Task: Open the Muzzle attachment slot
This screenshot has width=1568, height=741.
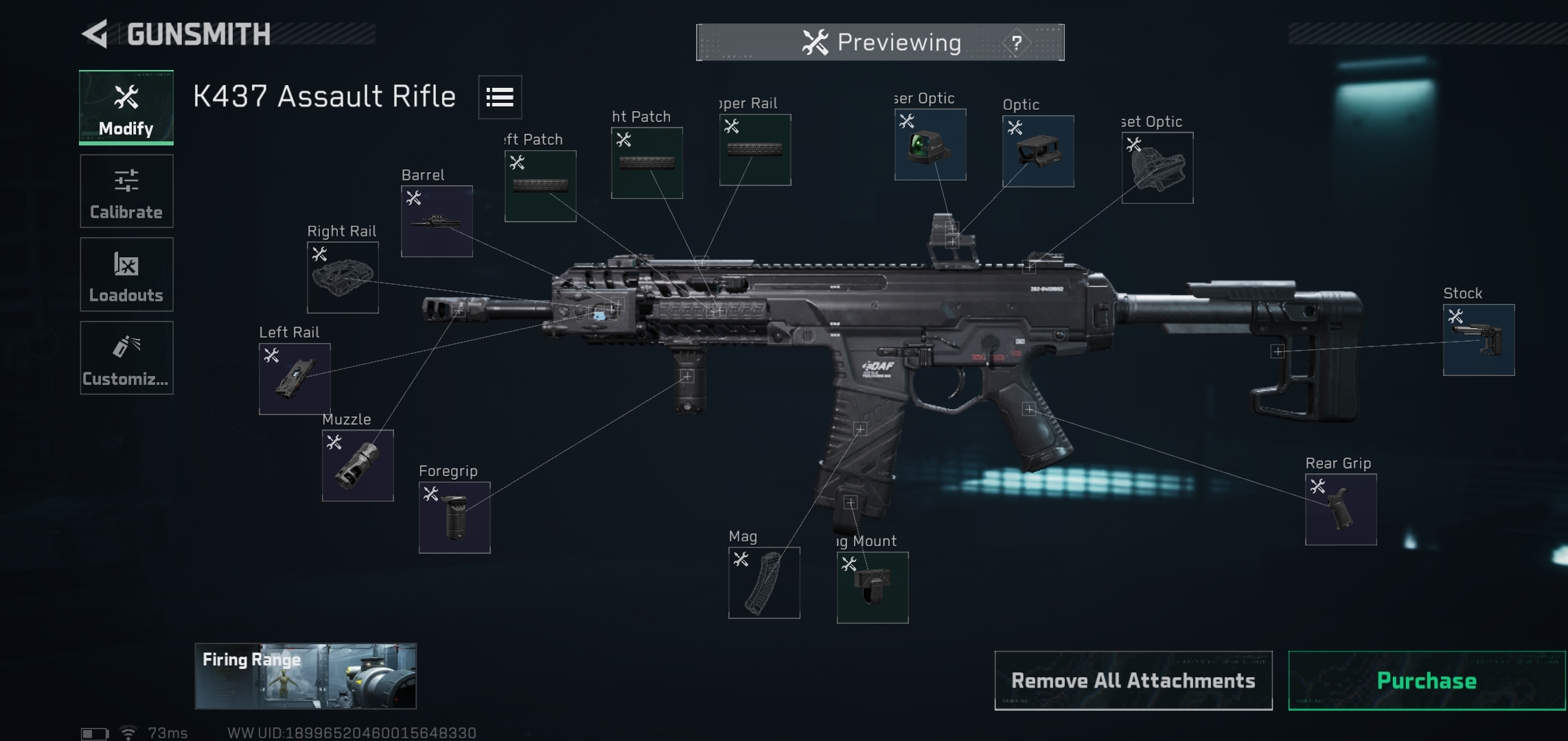Action: [358, 466]
